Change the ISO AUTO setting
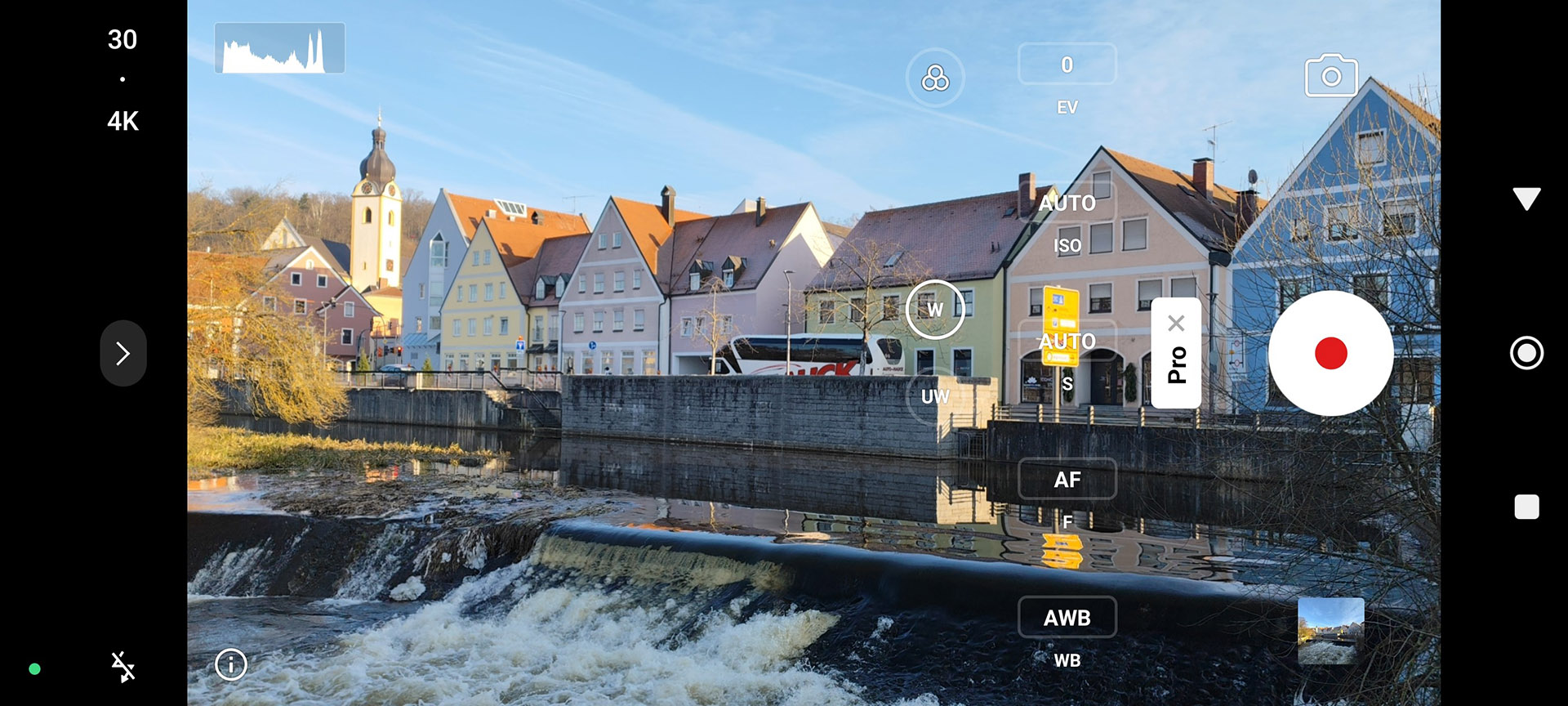The height and width of the screenshot is (706, 1568). pyautogui.click(x=1067, y=203)
